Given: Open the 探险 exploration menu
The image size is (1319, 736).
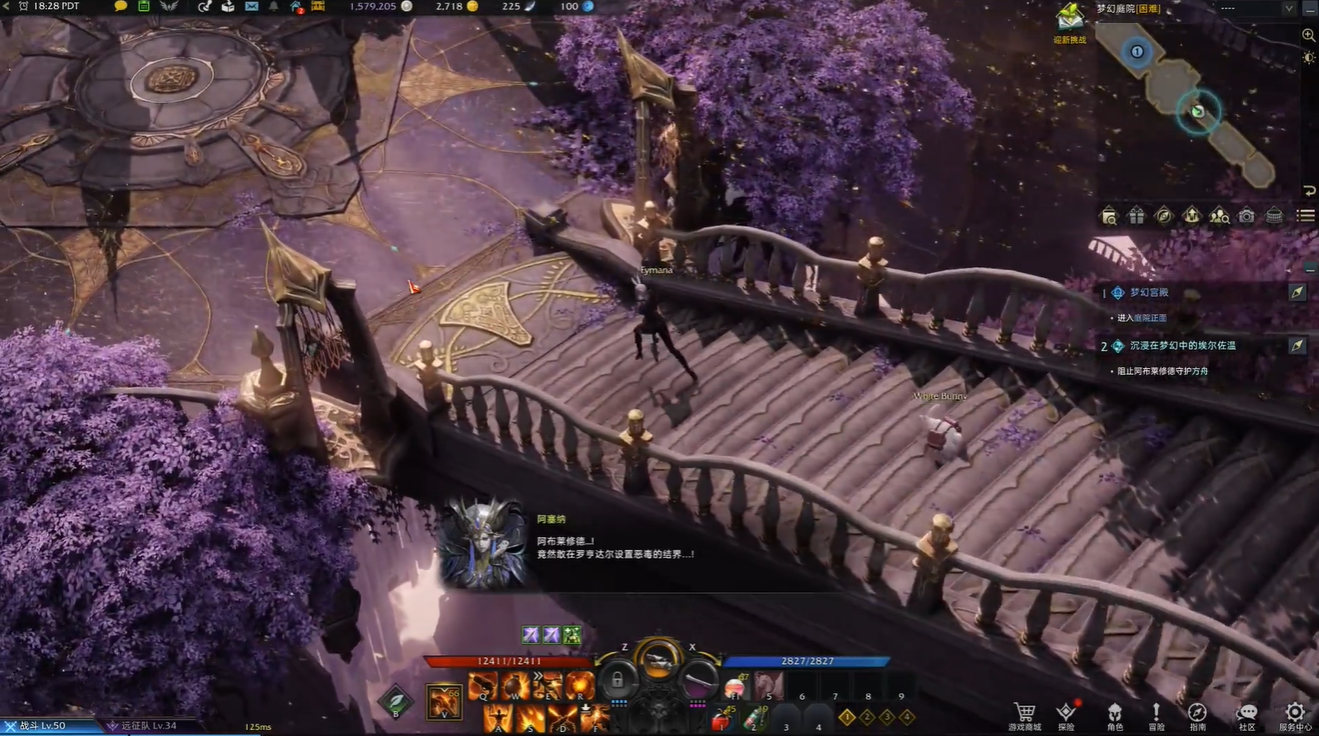Looking at the screenshot, I should 1067,715.
